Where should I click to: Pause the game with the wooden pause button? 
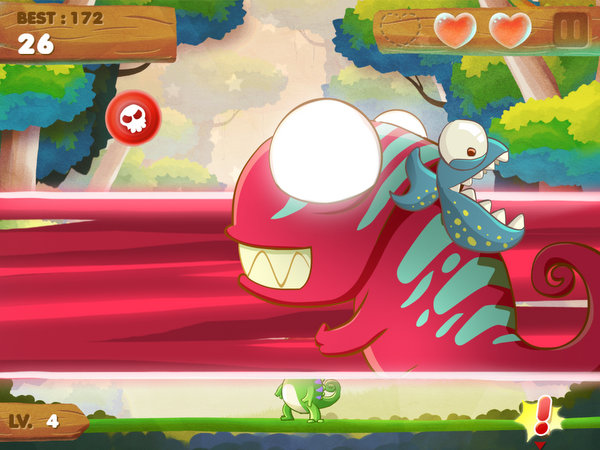[x=571, y=30]
